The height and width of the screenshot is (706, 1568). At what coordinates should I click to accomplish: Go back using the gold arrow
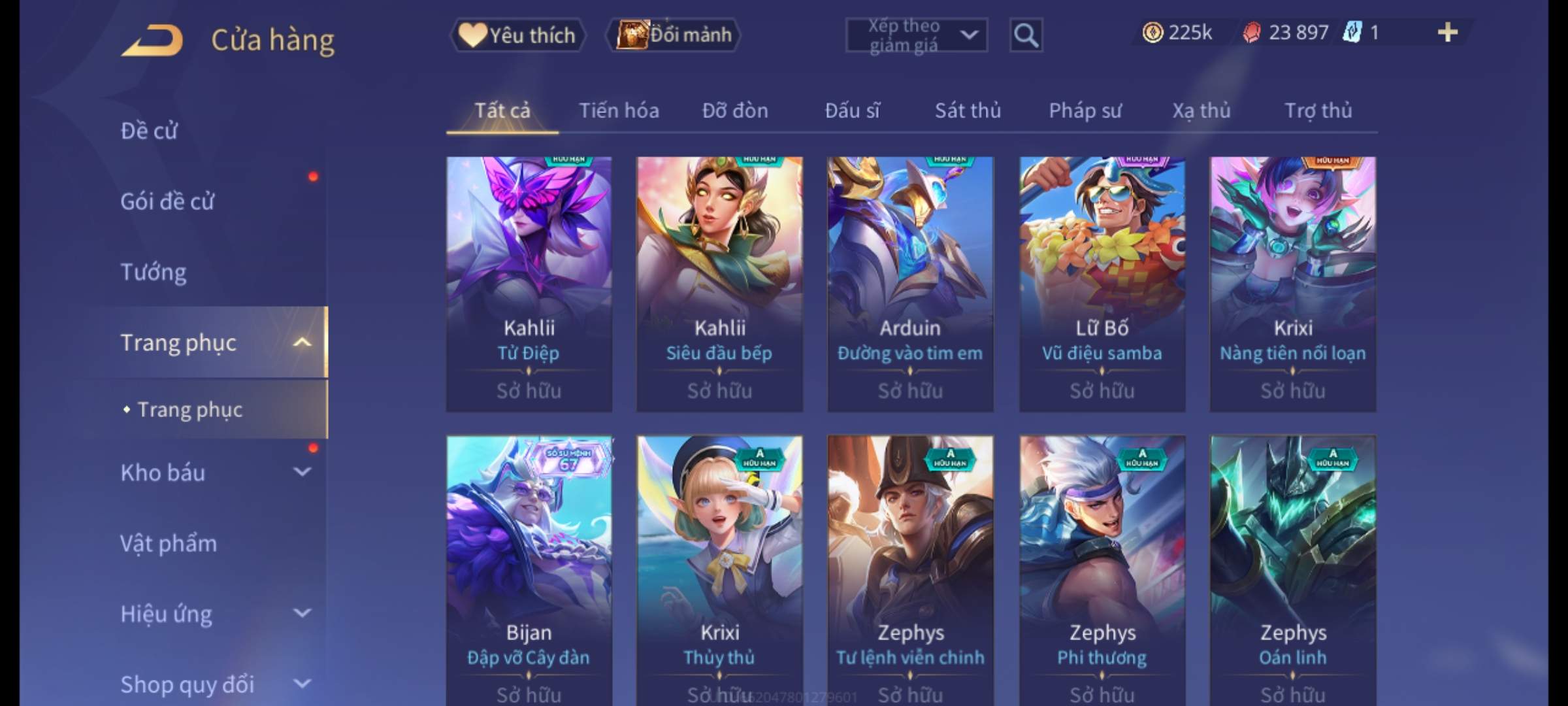click(x=152, y=41)
